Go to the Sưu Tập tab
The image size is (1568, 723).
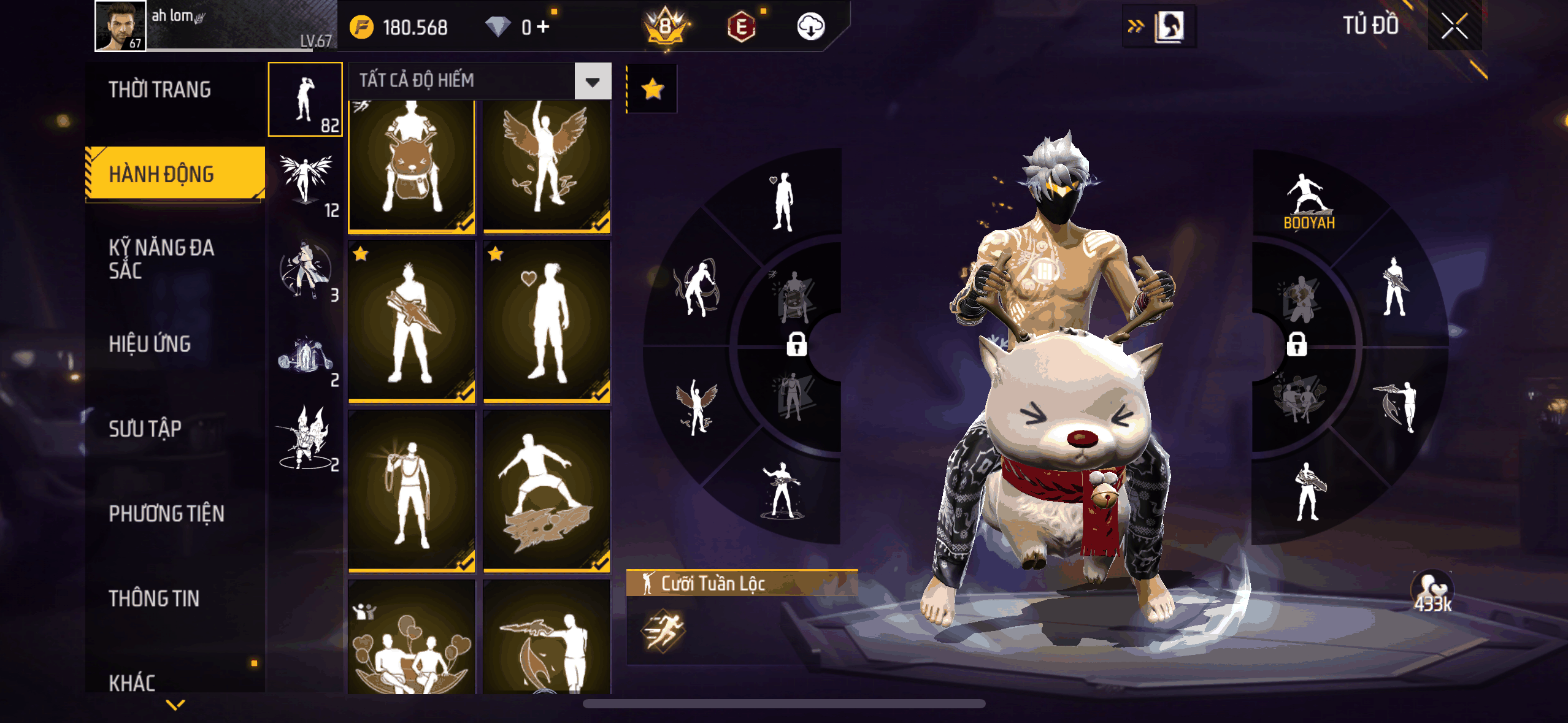point(145,429)
